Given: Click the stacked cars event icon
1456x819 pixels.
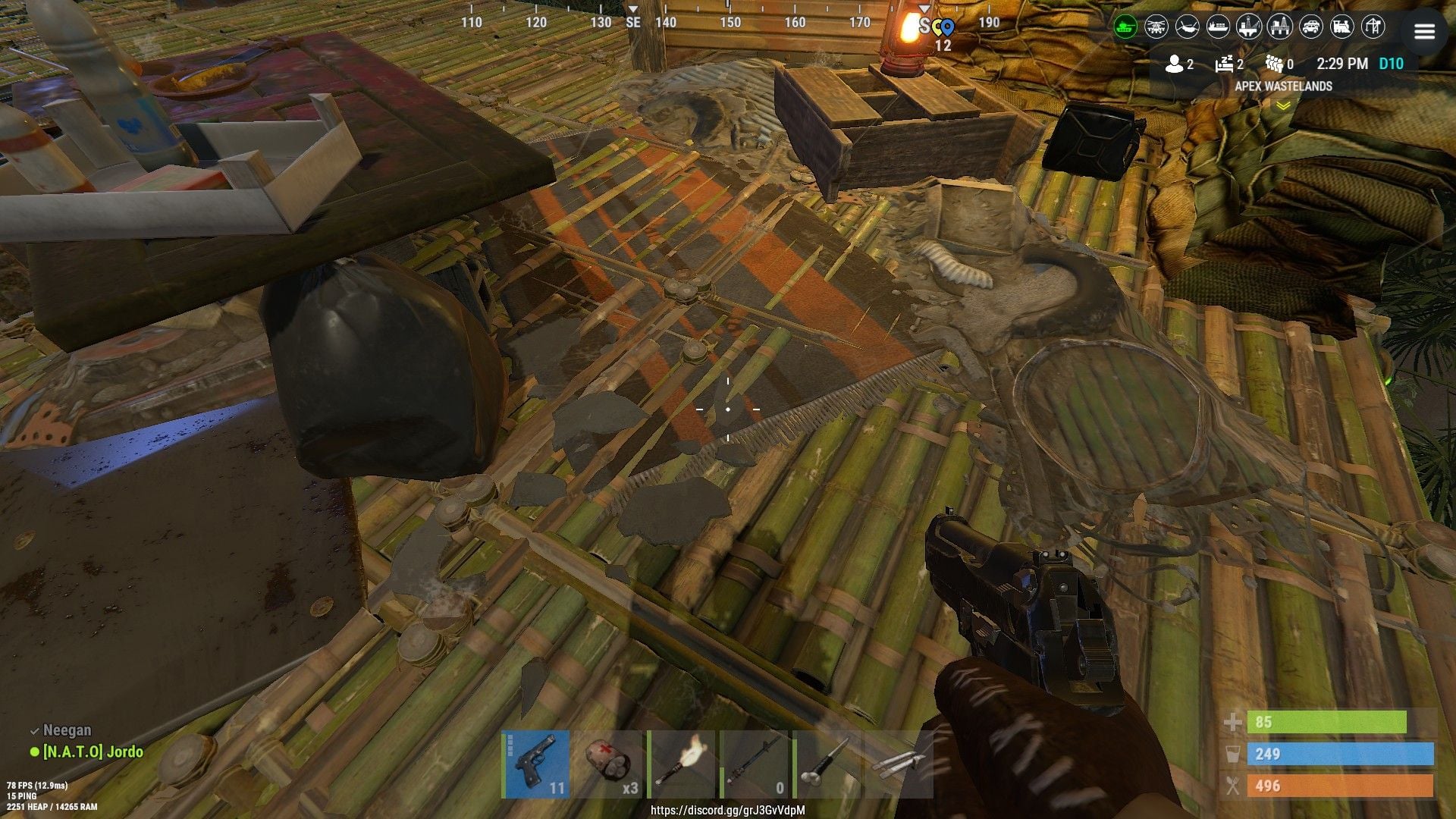Looking at the screenshot, I should [1311, 27].
